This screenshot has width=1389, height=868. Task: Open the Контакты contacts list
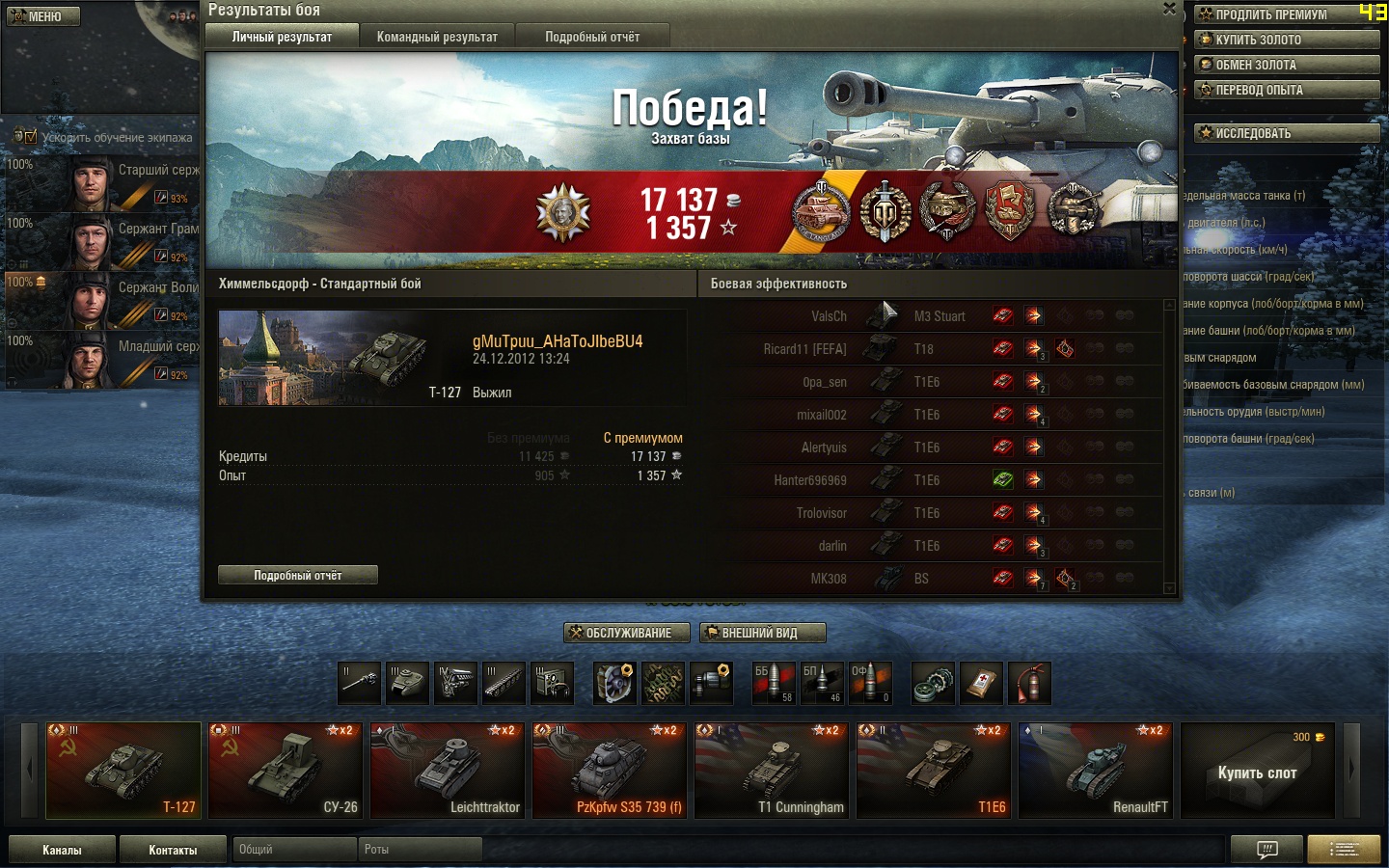point(173,850)
